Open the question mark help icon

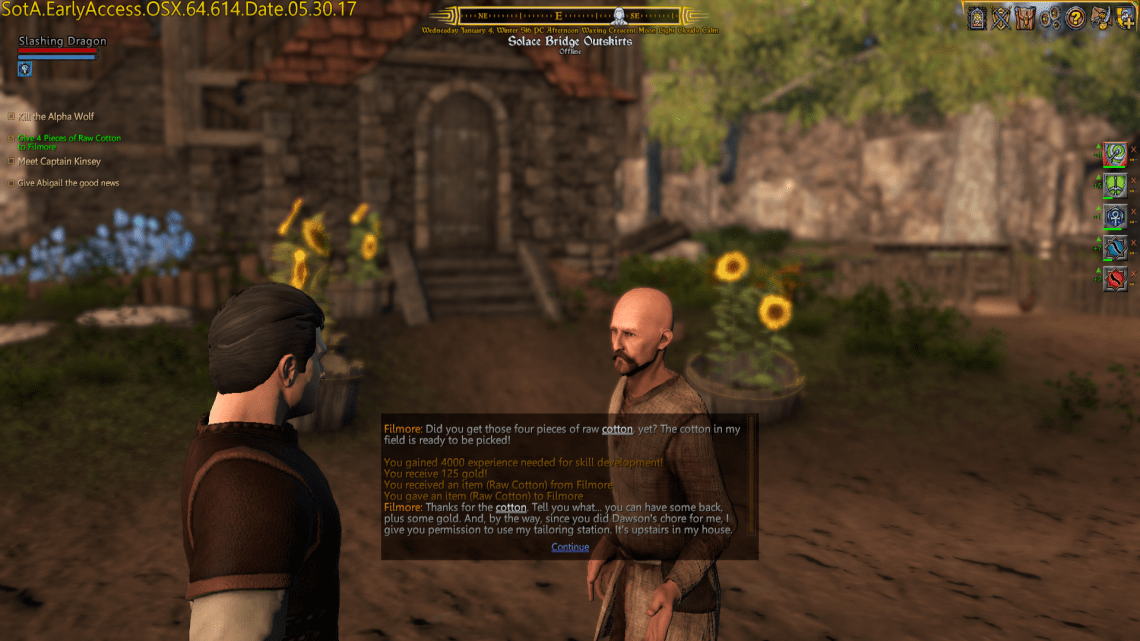click(x=1076, y=17)
